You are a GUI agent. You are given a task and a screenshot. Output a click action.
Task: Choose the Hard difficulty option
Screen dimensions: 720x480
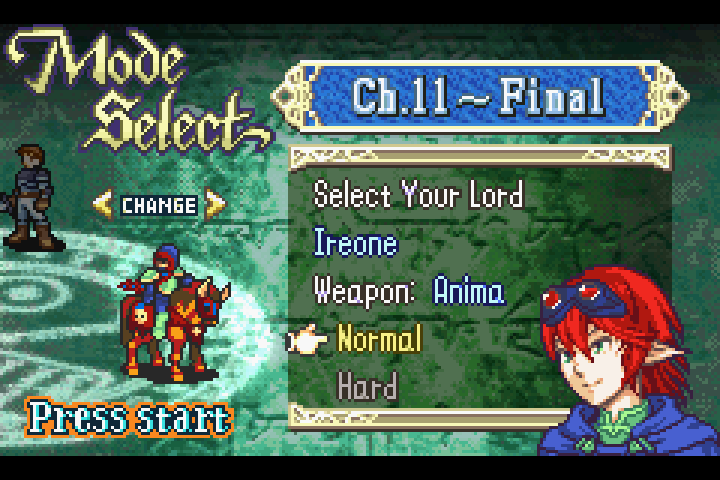point(368,386)
